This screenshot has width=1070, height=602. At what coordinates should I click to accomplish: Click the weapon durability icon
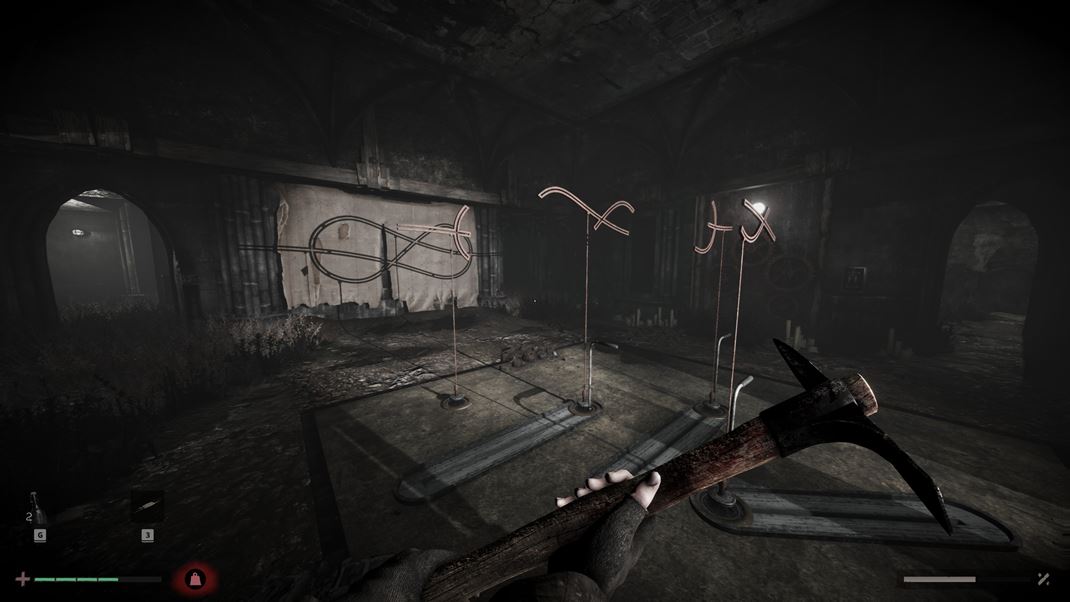tap(1043, 579)
